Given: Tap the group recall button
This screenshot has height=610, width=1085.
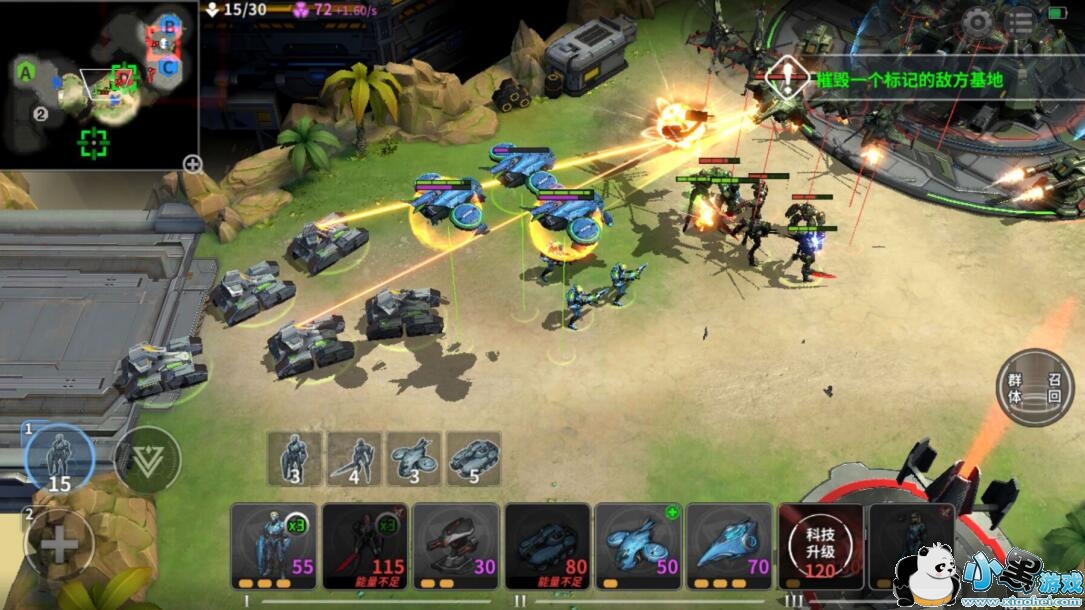Looking at the screenshot, I should (1034, 388).
